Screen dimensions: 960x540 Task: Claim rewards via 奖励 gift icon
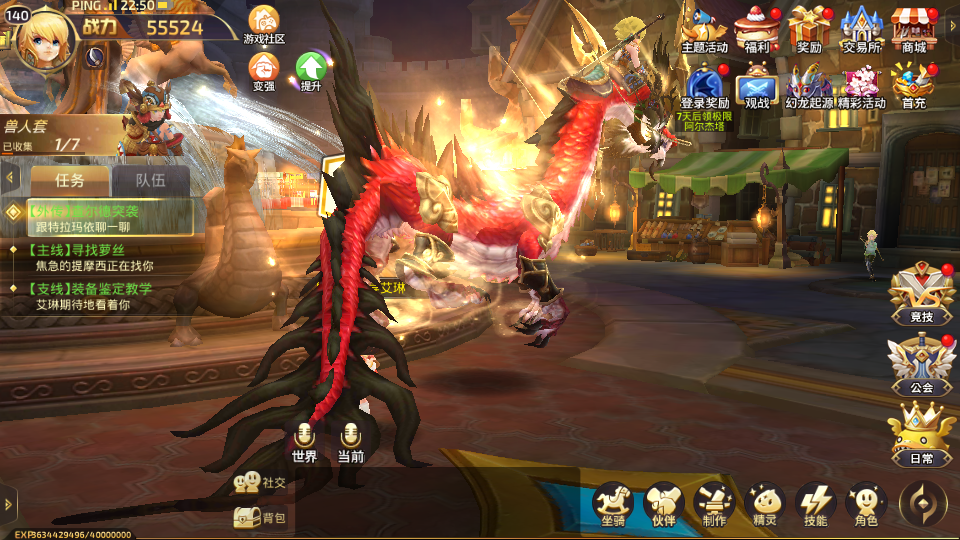[x=809, y=28]
